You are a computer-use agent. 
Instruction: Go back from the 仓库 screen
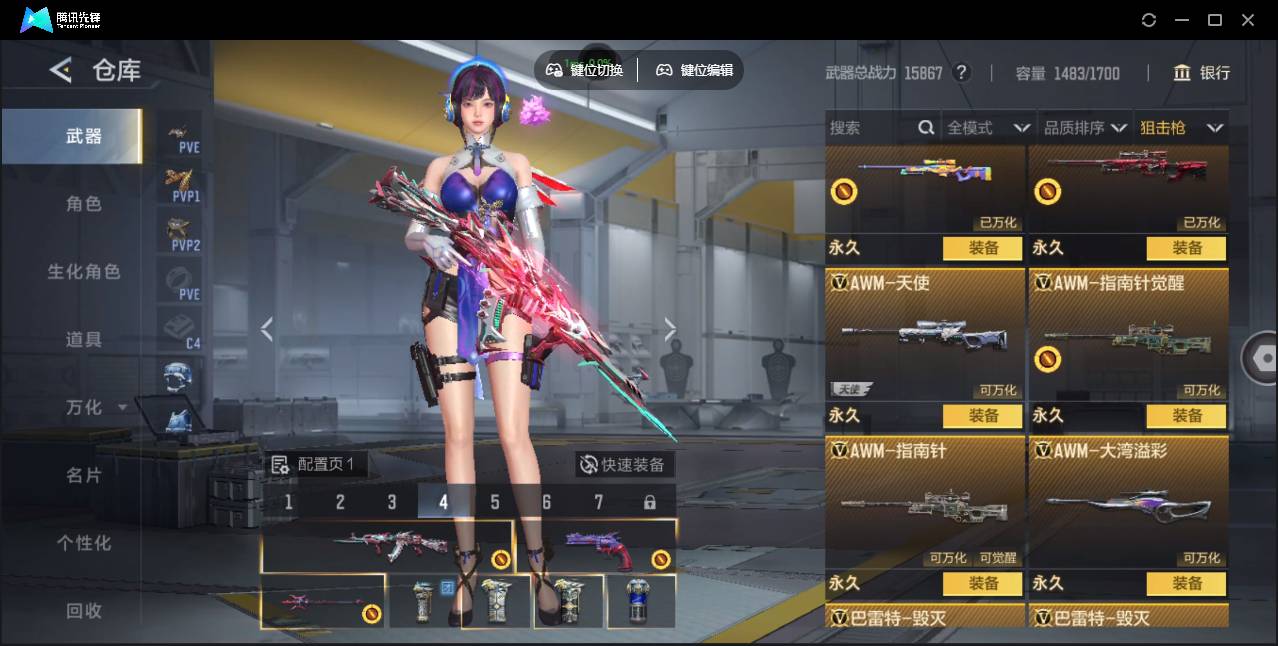[62, 70]
